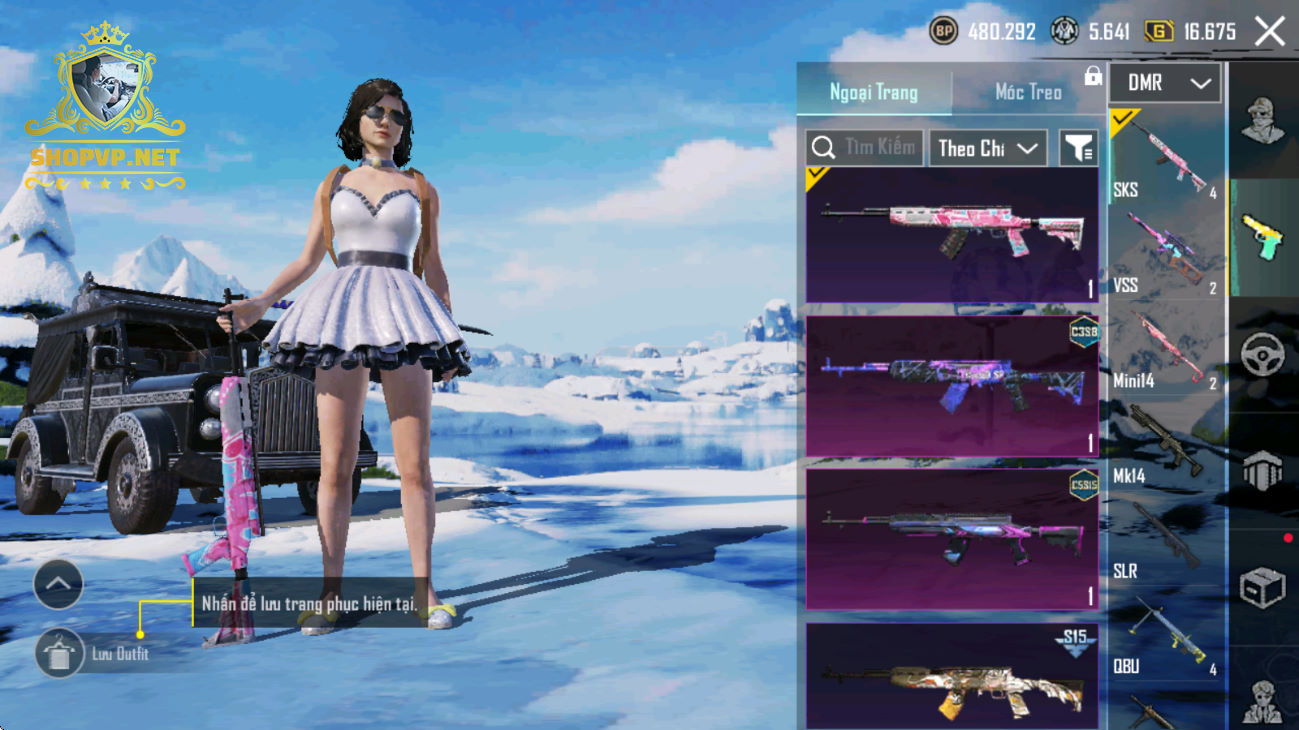Open the filter funnel button

click(x=1078, y=148)
